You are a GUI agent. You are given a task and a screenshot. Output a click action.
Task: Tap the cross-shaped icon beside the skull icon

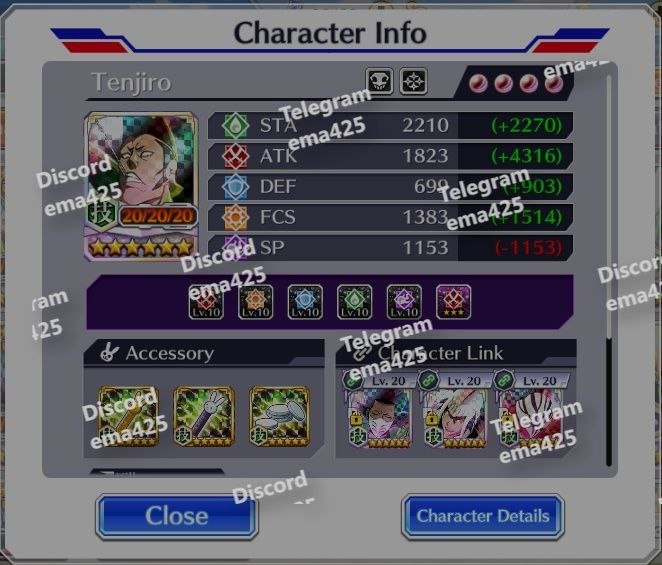click(414, 82)
